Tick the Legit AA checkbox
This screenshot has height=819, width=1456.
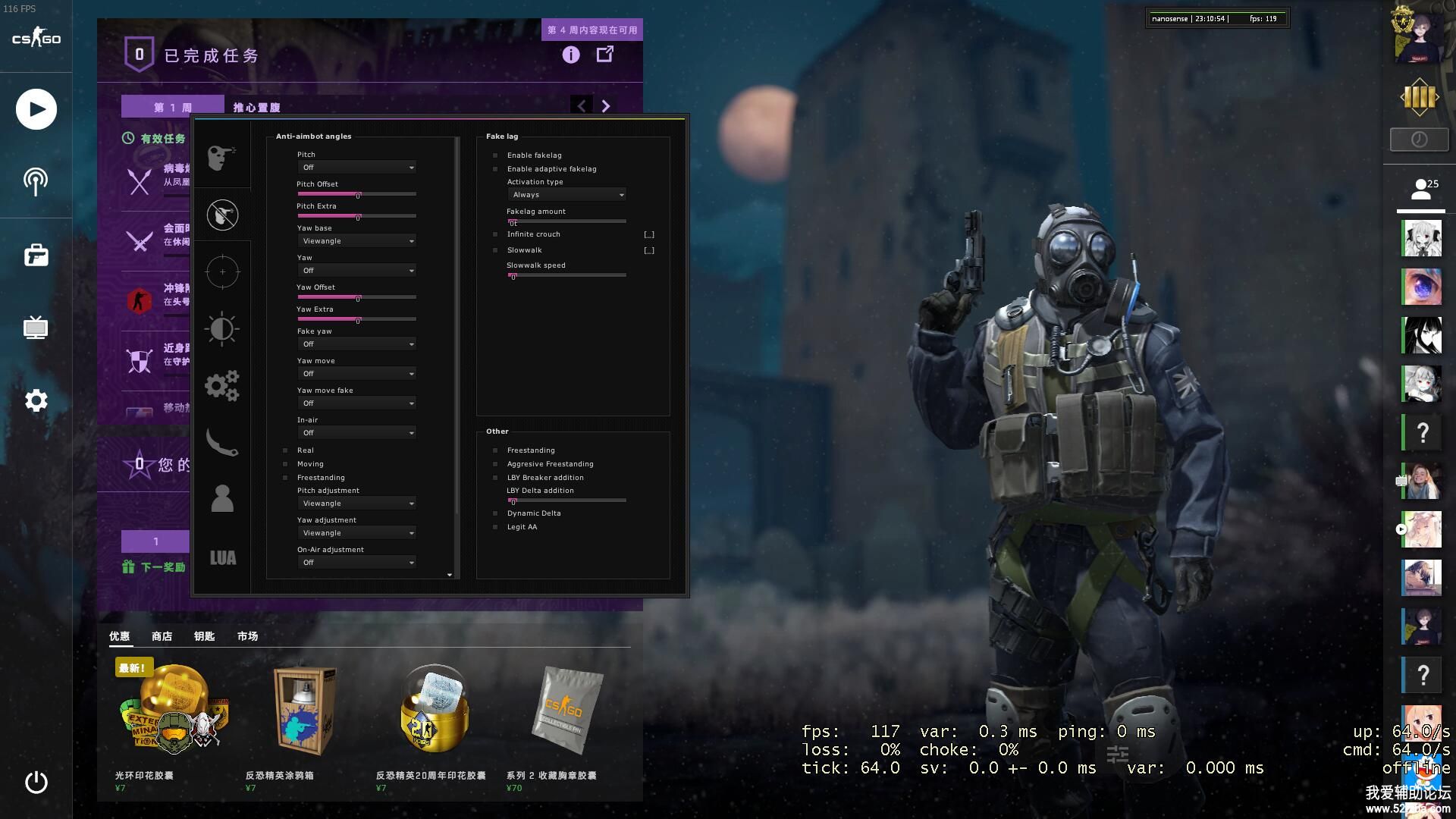(x=496, y=527)
